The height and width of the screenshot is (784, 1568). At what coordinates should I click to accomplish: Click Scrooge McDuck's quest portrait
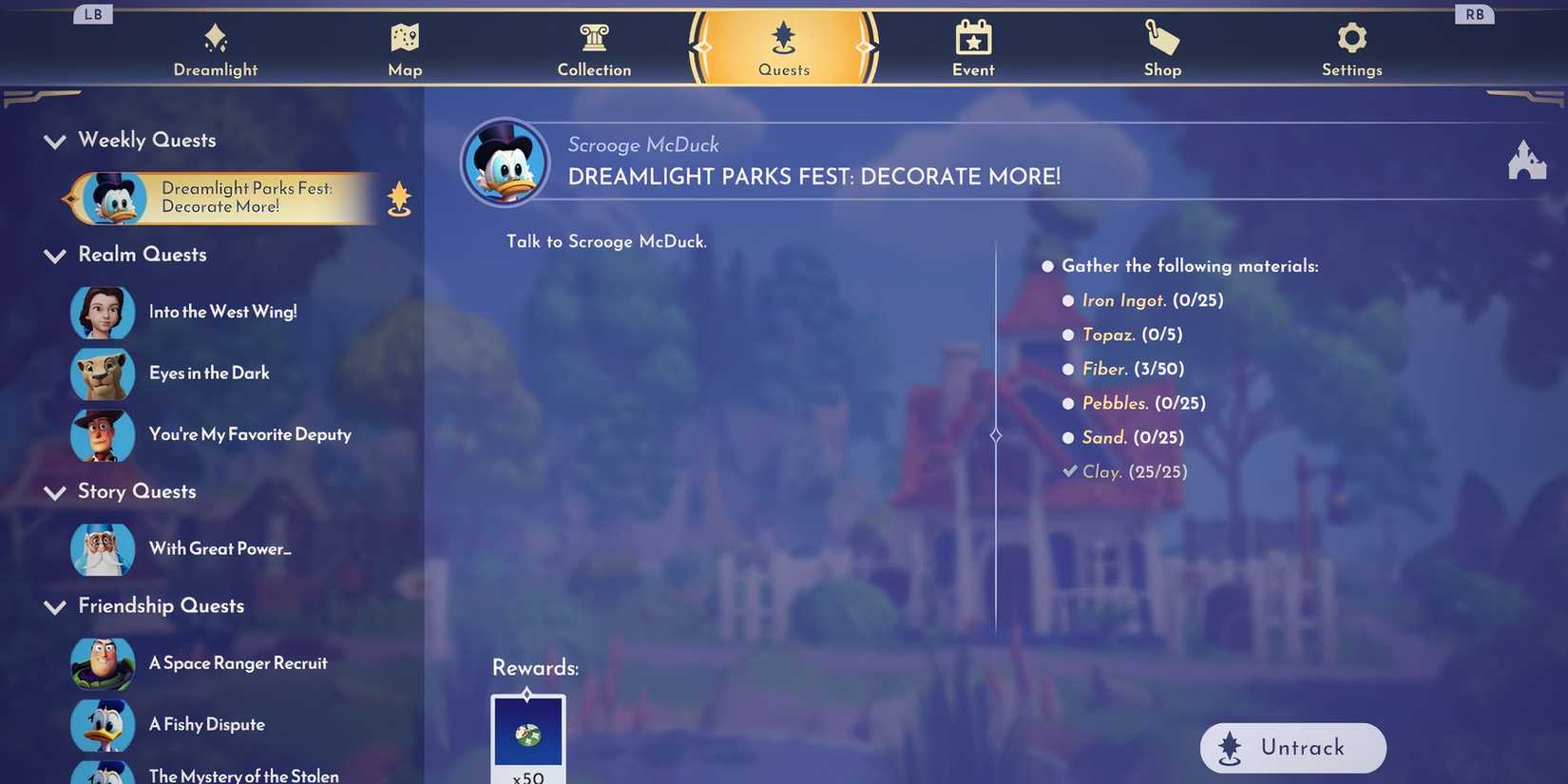(x=507, y=162)
